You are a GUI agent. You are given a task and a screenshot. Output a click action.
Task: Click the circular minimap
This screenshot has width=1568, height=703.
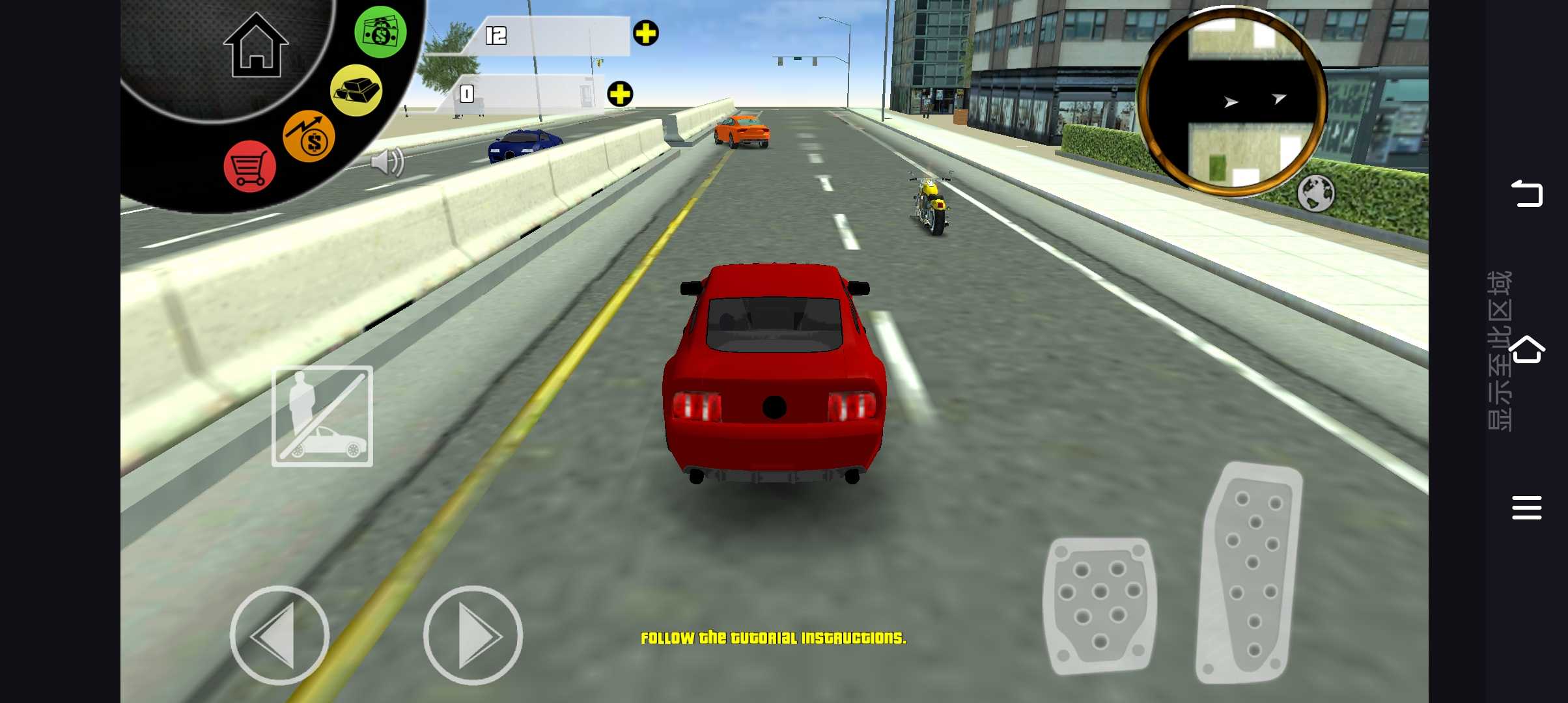[1233, 102]
